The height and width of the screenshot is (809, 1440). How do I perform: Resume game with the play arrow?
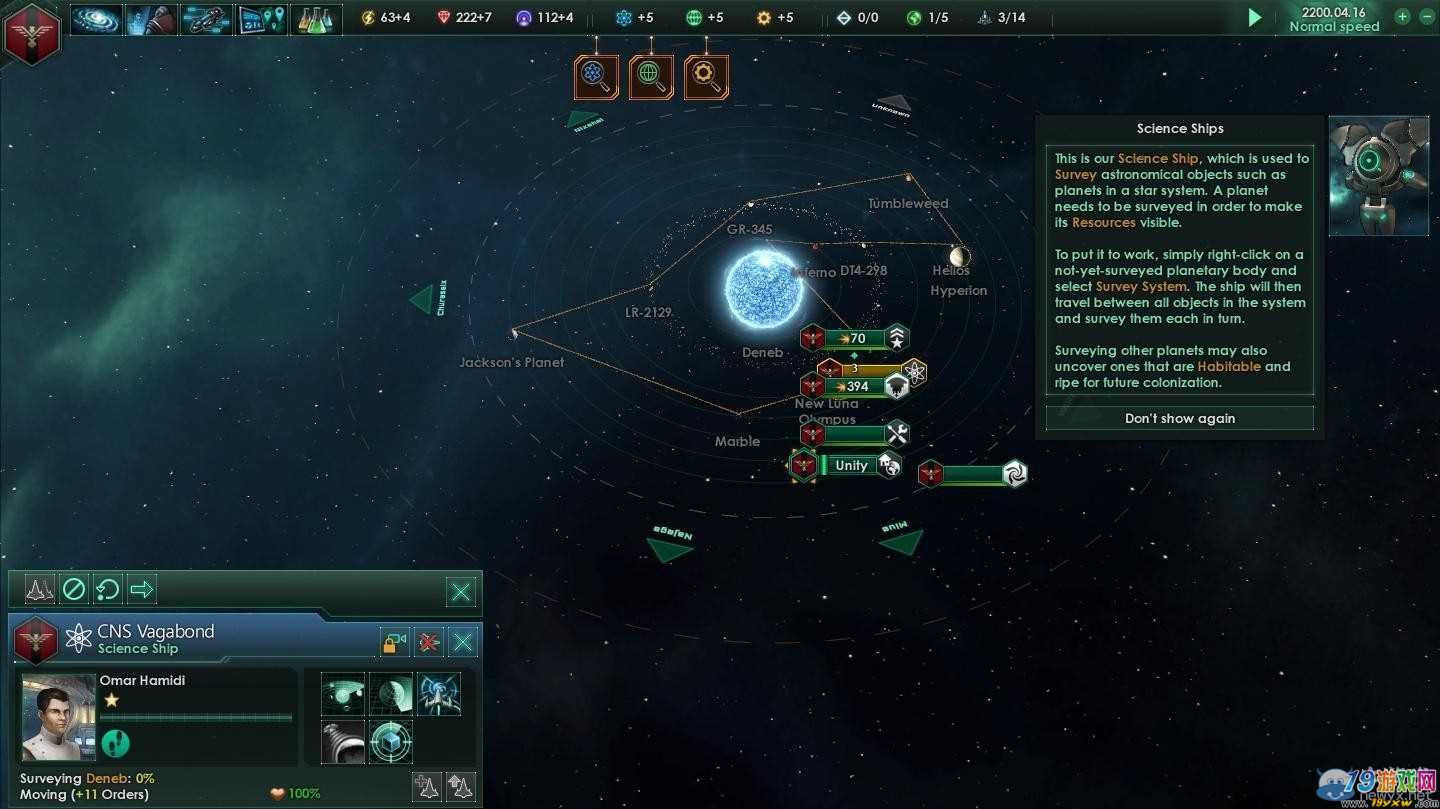click(x=1254, y=18)
